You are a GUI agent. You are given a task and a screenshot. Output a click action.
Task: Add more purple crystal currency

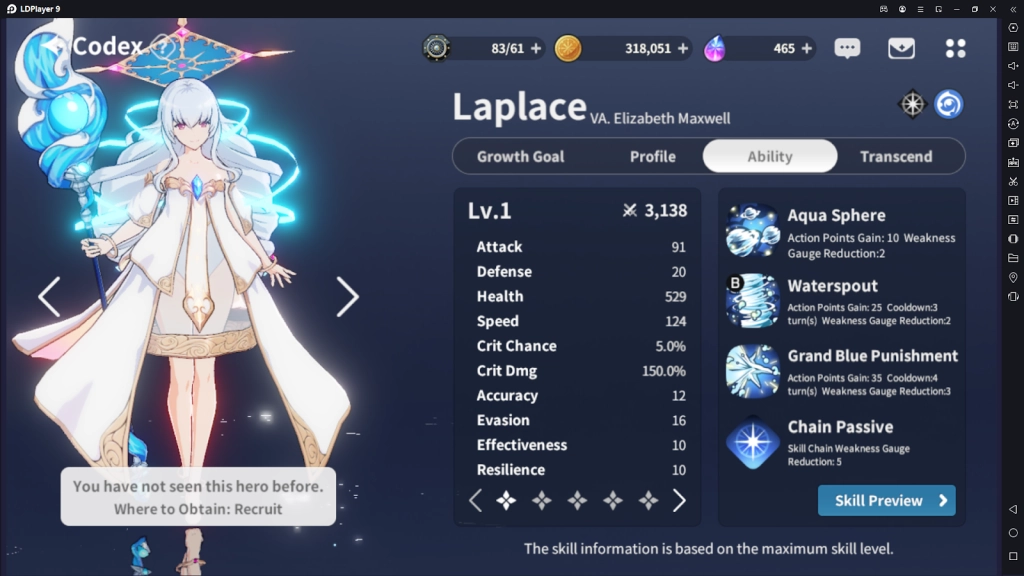point(805,48)
